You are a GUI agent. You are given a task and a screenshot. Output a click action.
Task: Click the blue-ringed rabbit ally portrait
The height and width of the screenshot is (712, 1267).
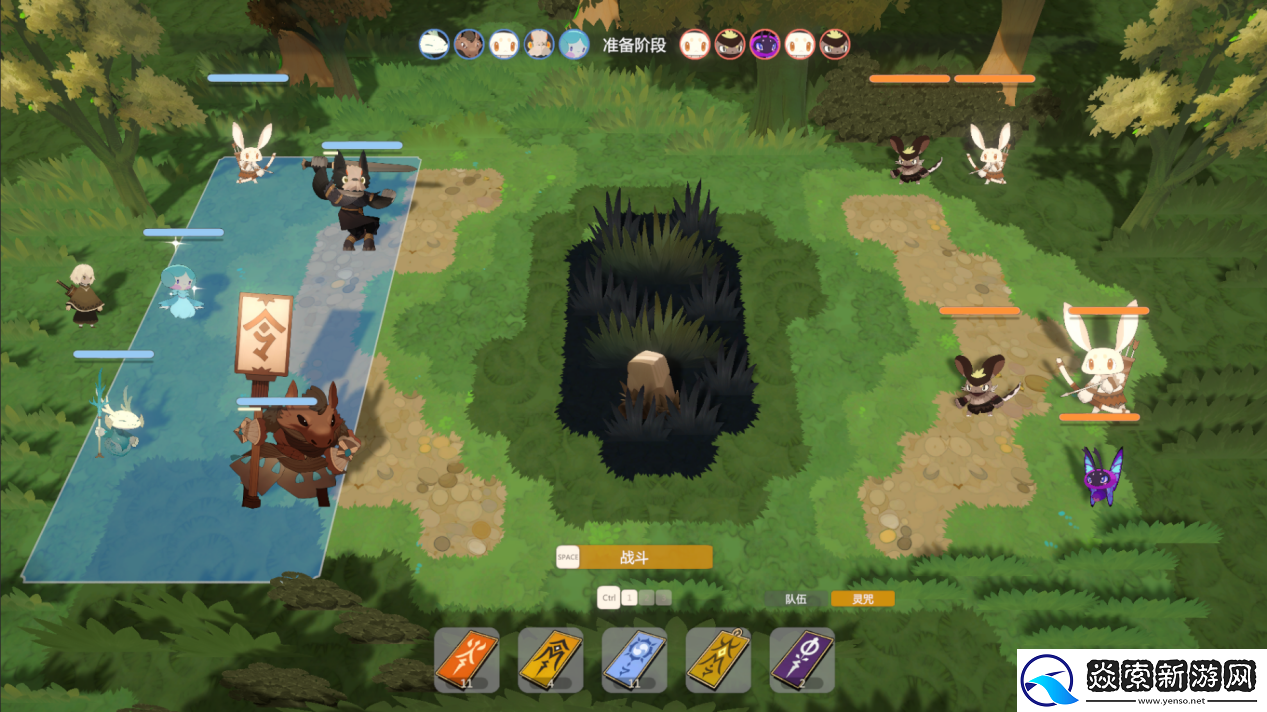[504, 44]
